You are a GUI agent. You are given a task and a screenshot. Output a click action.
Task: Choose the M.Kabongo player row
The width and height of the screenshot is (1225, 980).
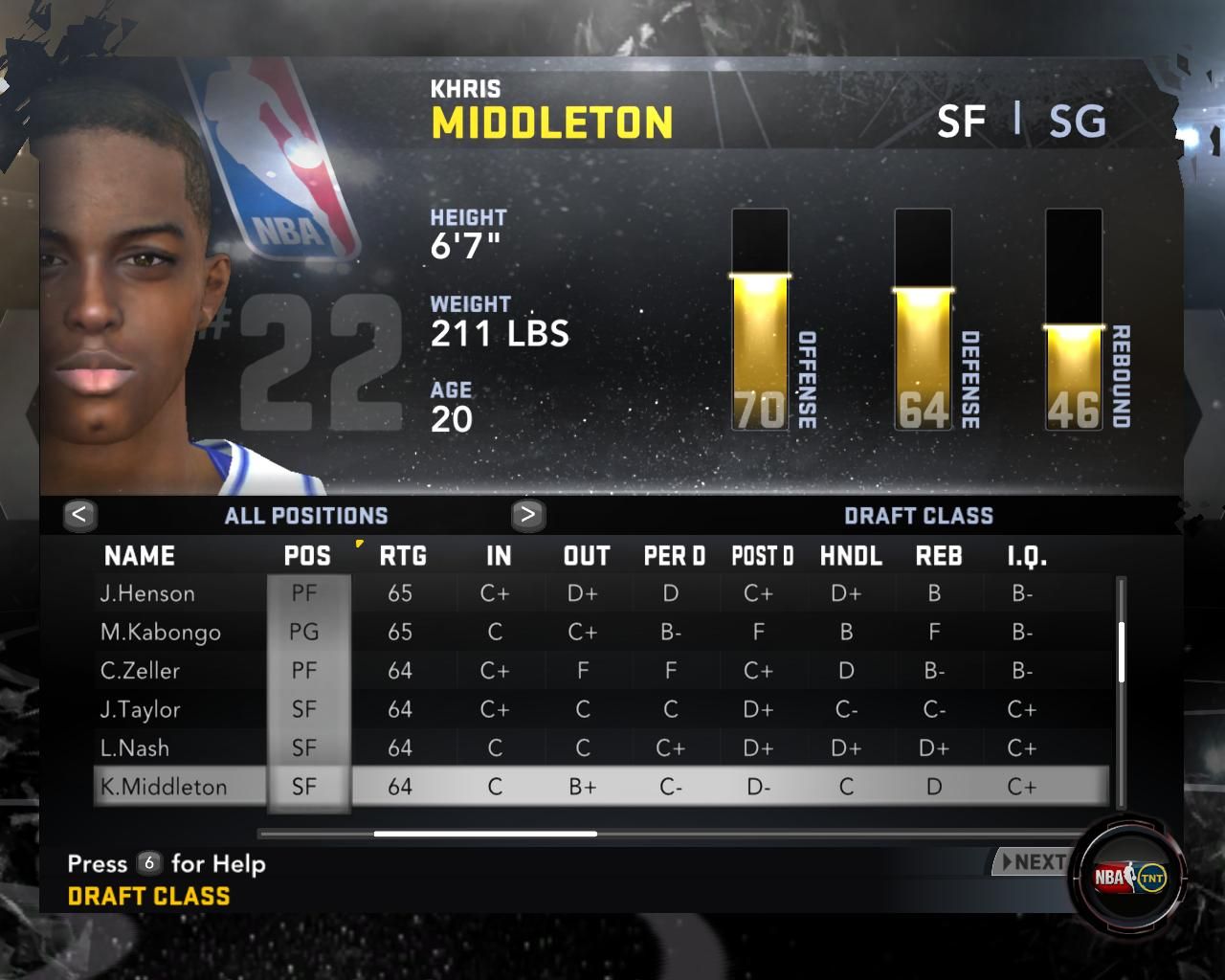[x=160, y=633]
